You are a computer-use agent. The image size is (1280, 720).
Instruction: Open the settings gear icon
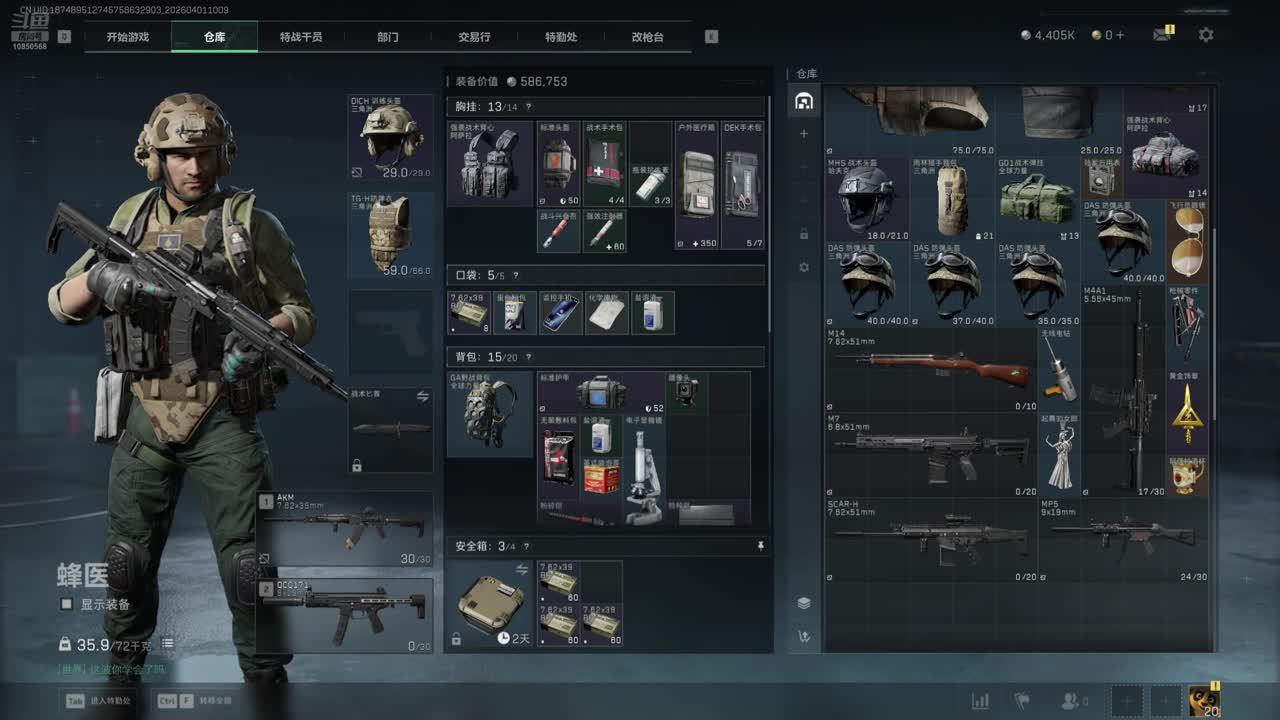1206,35
